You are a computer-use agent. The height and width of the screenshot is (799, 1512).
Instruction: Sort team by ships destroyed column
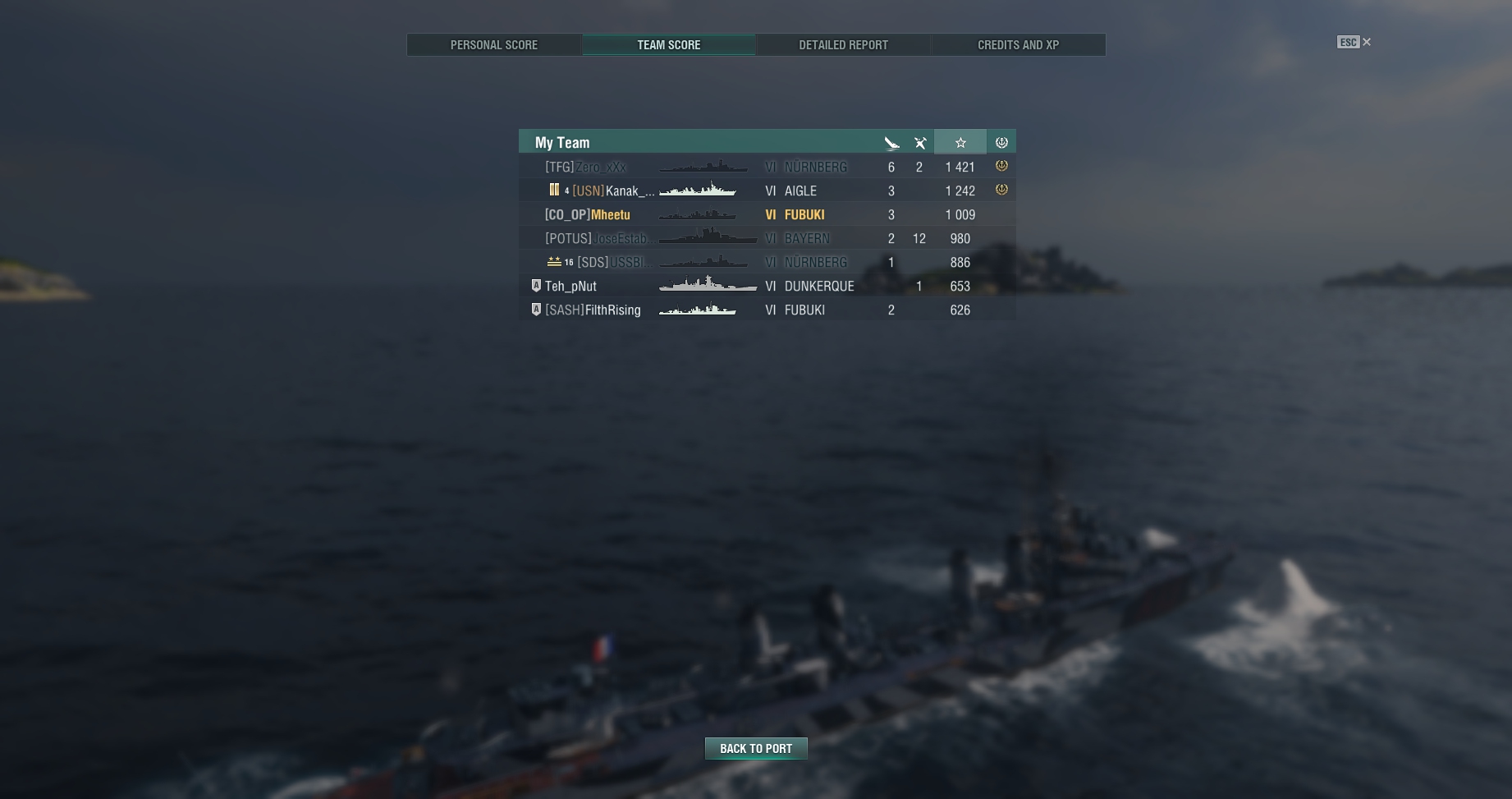(x=891, y=143)
